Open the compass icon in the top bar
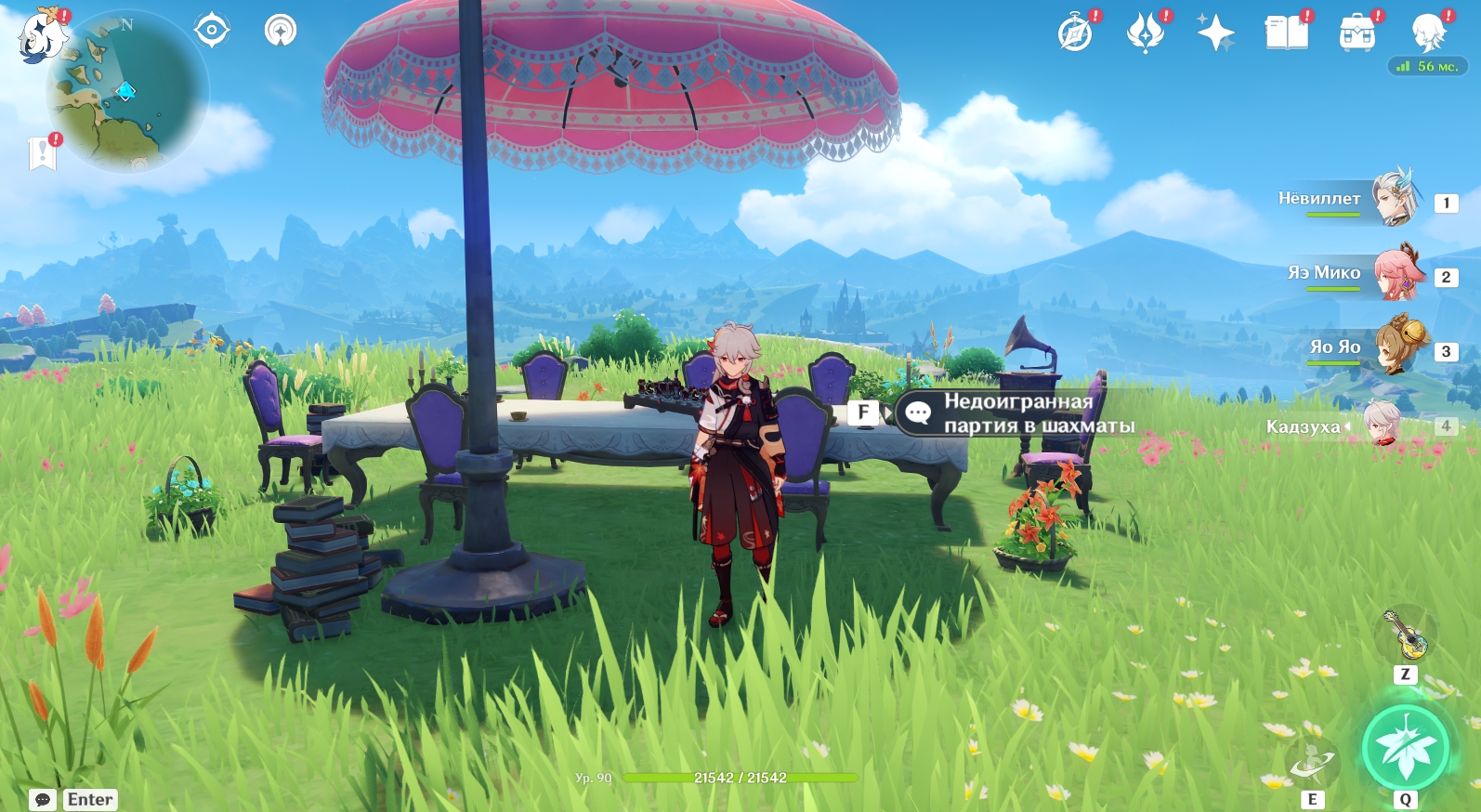The width and height of the screenshot is (1481, 812). pos(1076,33)
